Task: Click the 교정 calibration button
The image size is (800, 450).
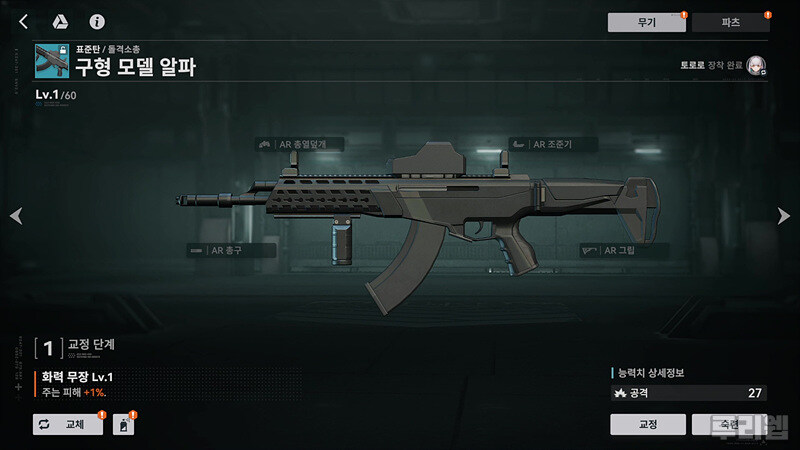Action: coord(648,424)
